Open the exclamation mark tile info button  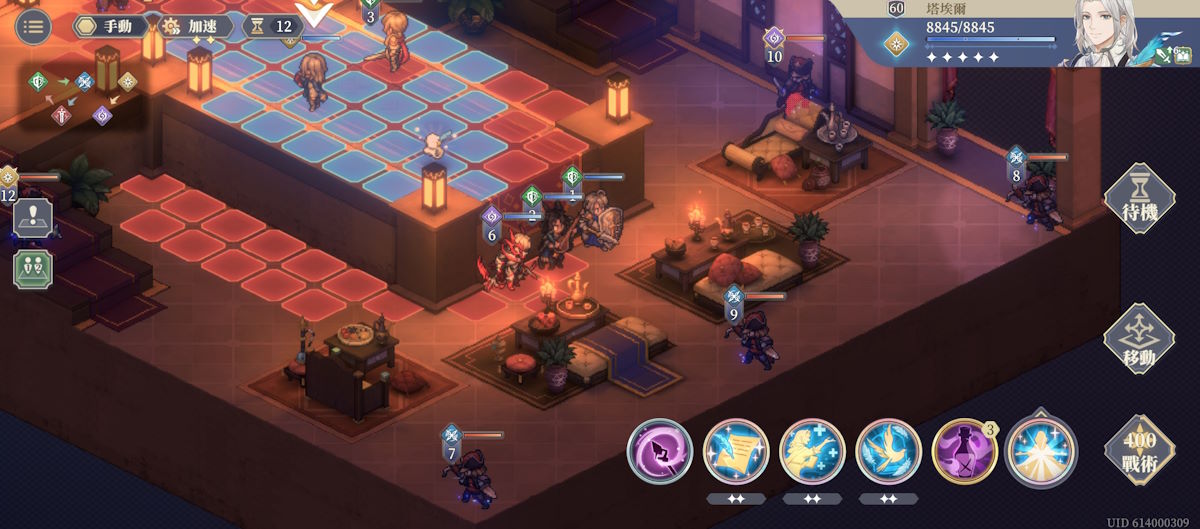tap(33, 217)
